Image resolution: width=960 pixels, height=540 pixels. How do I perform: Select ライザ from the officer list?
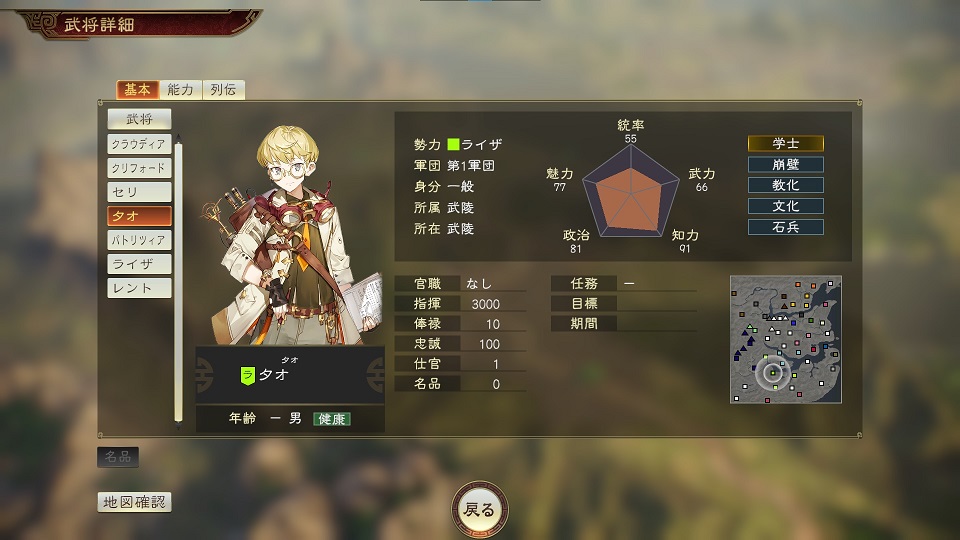[139, 264]
